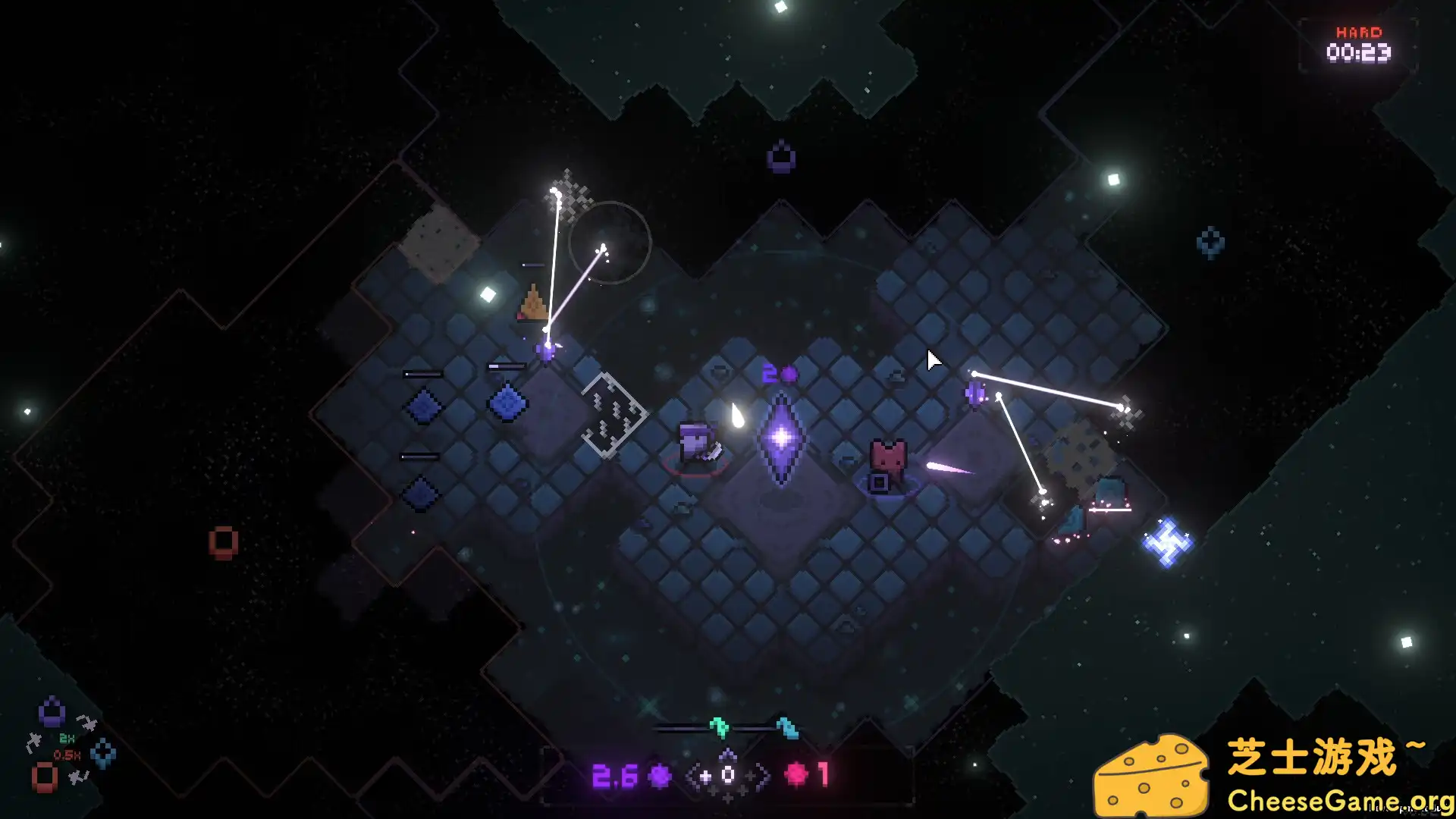Click the cyan marker on the wave bar

[787, 728]
